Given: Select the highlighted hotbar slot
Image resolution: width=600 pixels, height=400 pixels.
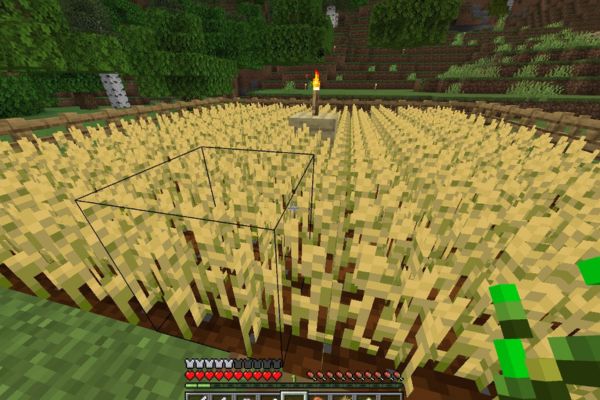Looking at the screenshot, I should click(x=293, y=396).
